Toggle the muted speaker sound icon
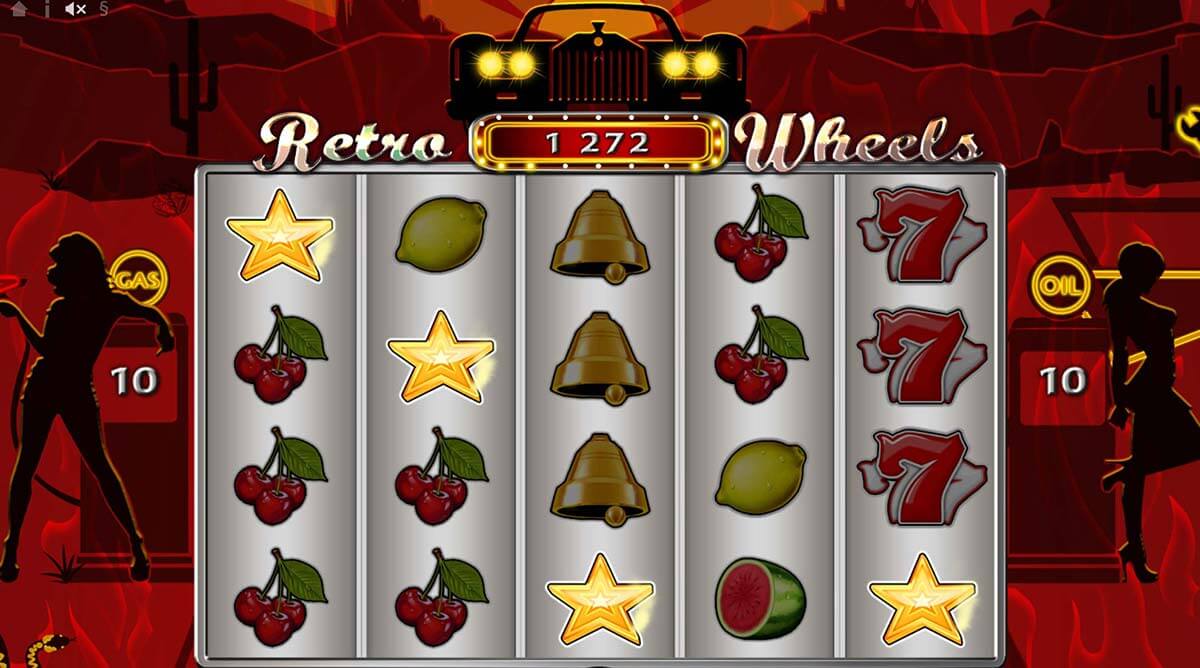This screenshot has width=1200, height=668. (x=75, y=9)
